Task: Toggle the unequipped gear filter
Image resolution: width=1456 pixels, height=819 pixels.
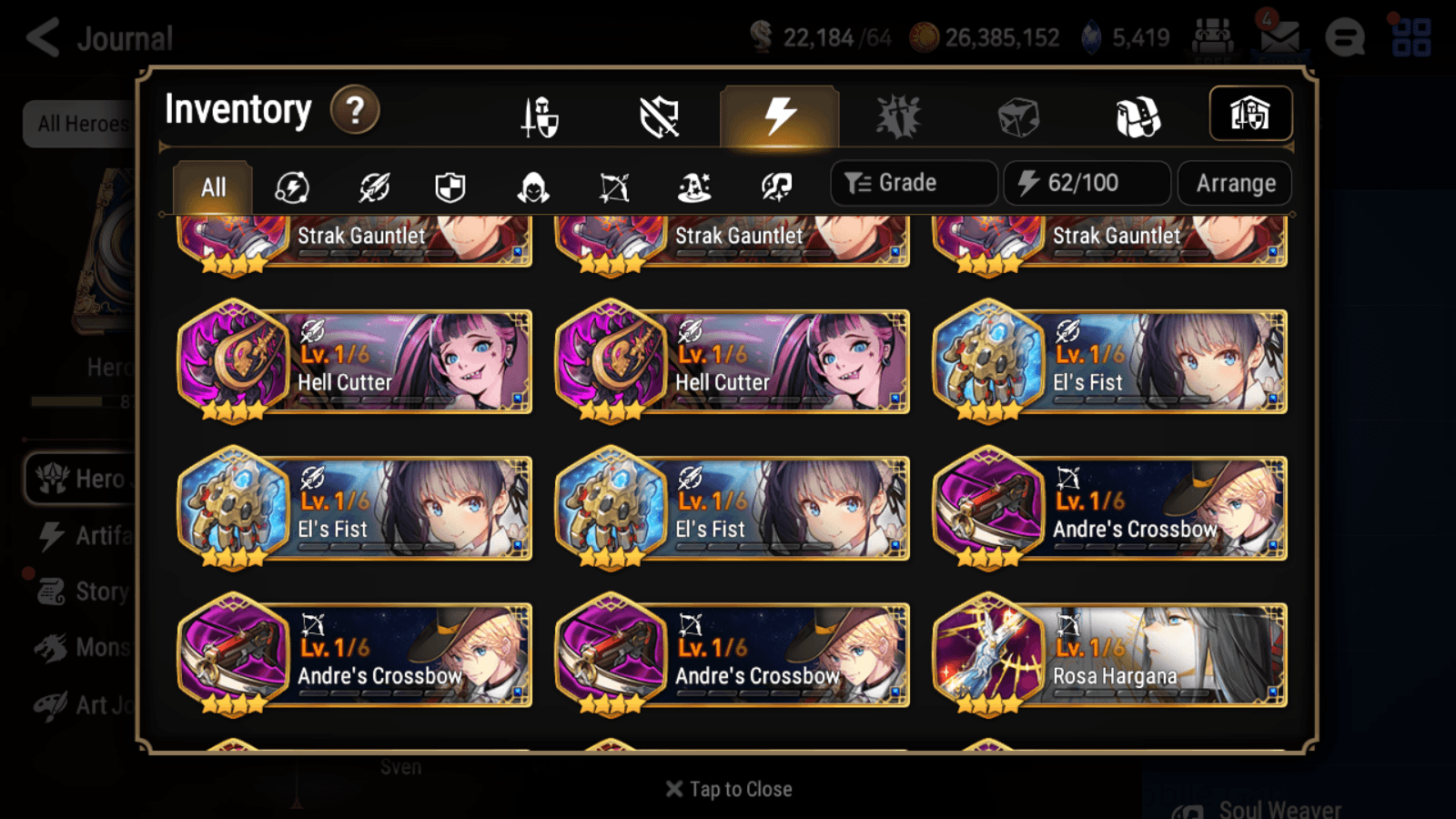Action: click(658, 116)
